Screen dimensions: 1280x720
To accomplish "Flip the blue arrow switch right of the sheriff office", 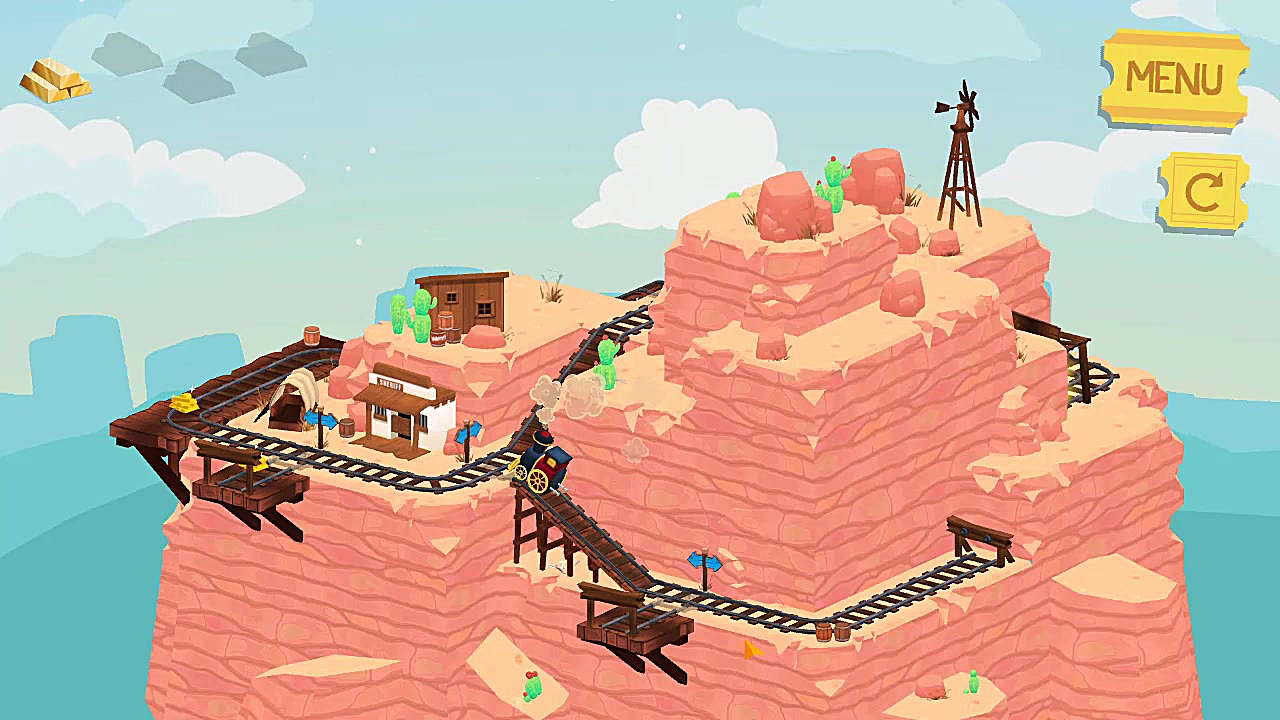I will tap(467, 433).
